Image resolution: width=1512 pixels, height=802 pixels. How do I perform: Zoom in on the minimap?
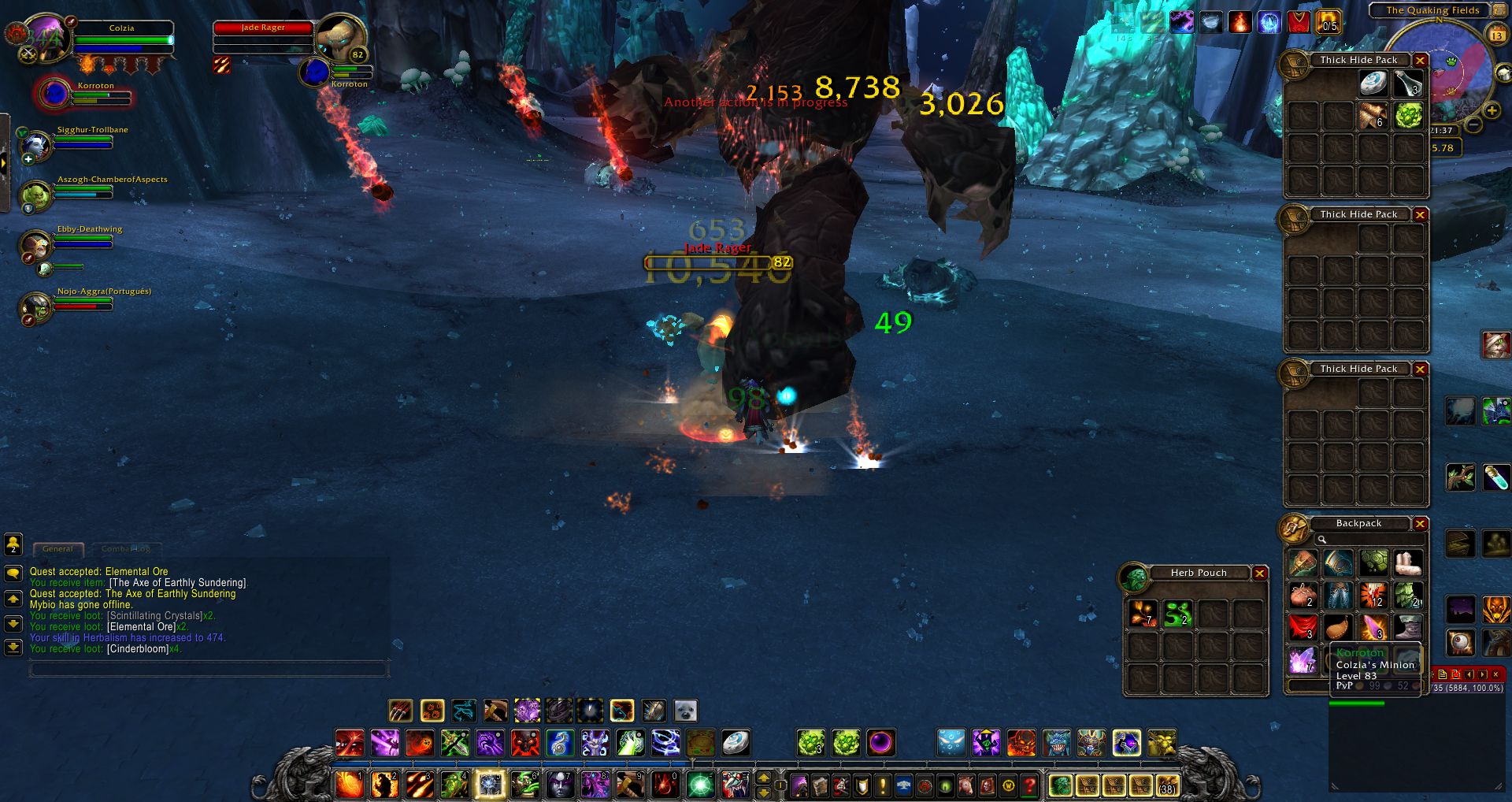[x=1492, y=111]
